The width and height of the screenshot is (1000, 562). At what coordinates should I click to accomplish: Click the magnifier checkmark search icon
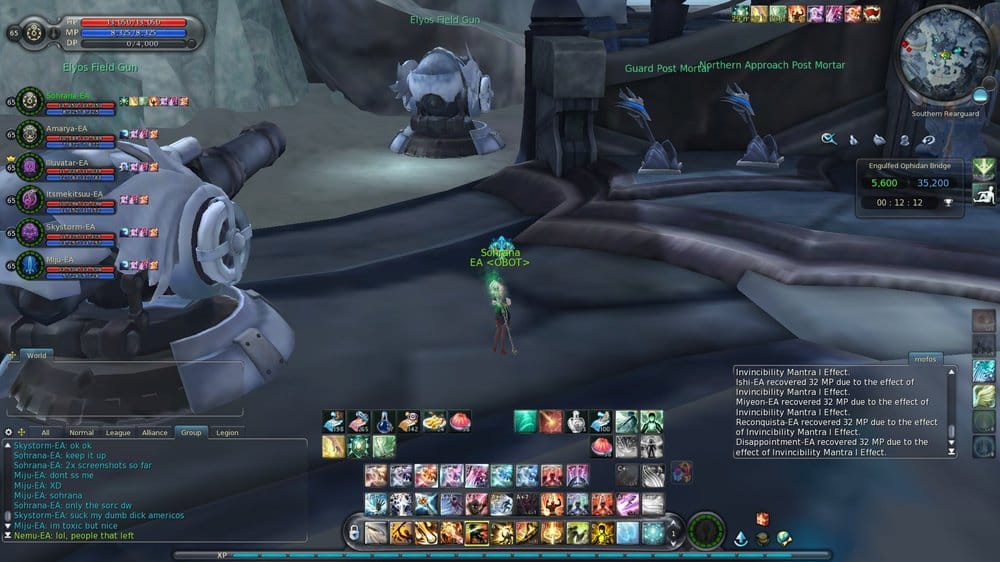(829, 139)
